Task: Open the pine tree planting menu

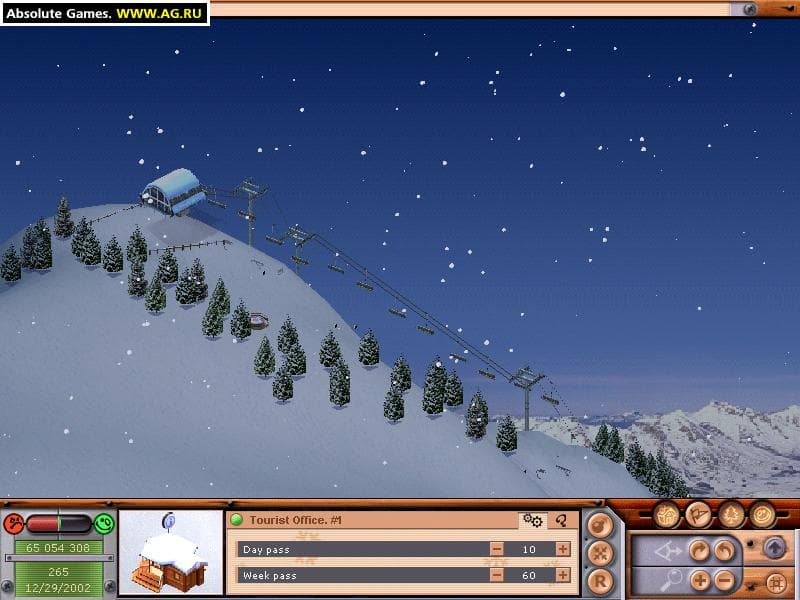Action: point(731,514)
